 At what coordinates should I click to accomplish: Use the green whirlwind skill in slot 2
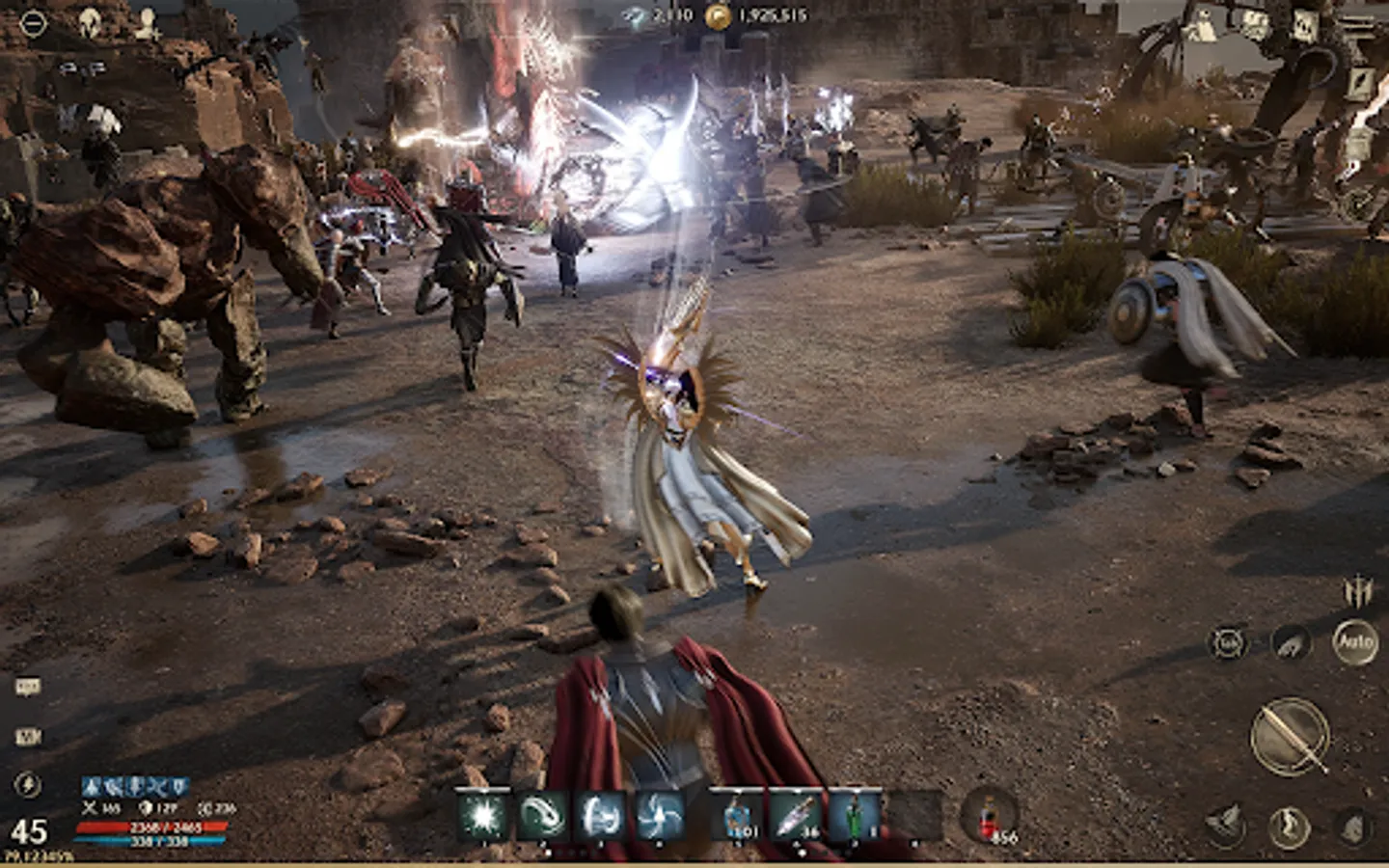coord(540,815)
